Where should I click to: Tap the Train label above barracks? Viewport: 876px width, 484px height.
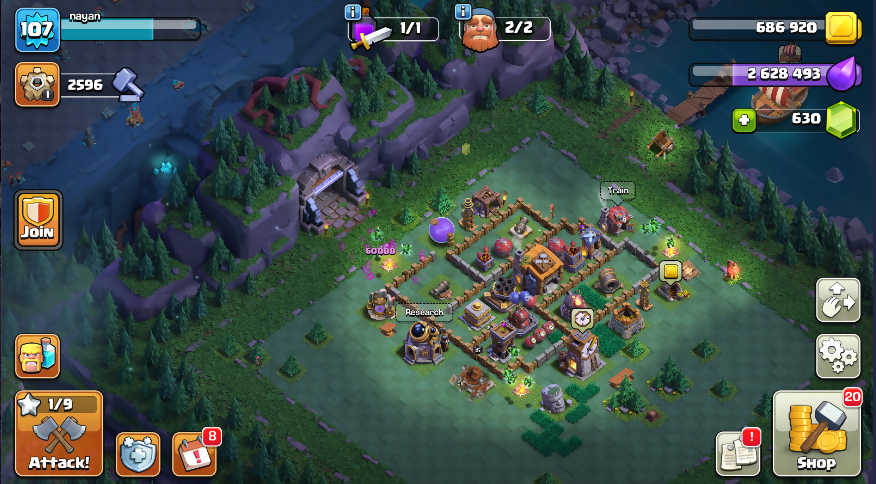618,190
